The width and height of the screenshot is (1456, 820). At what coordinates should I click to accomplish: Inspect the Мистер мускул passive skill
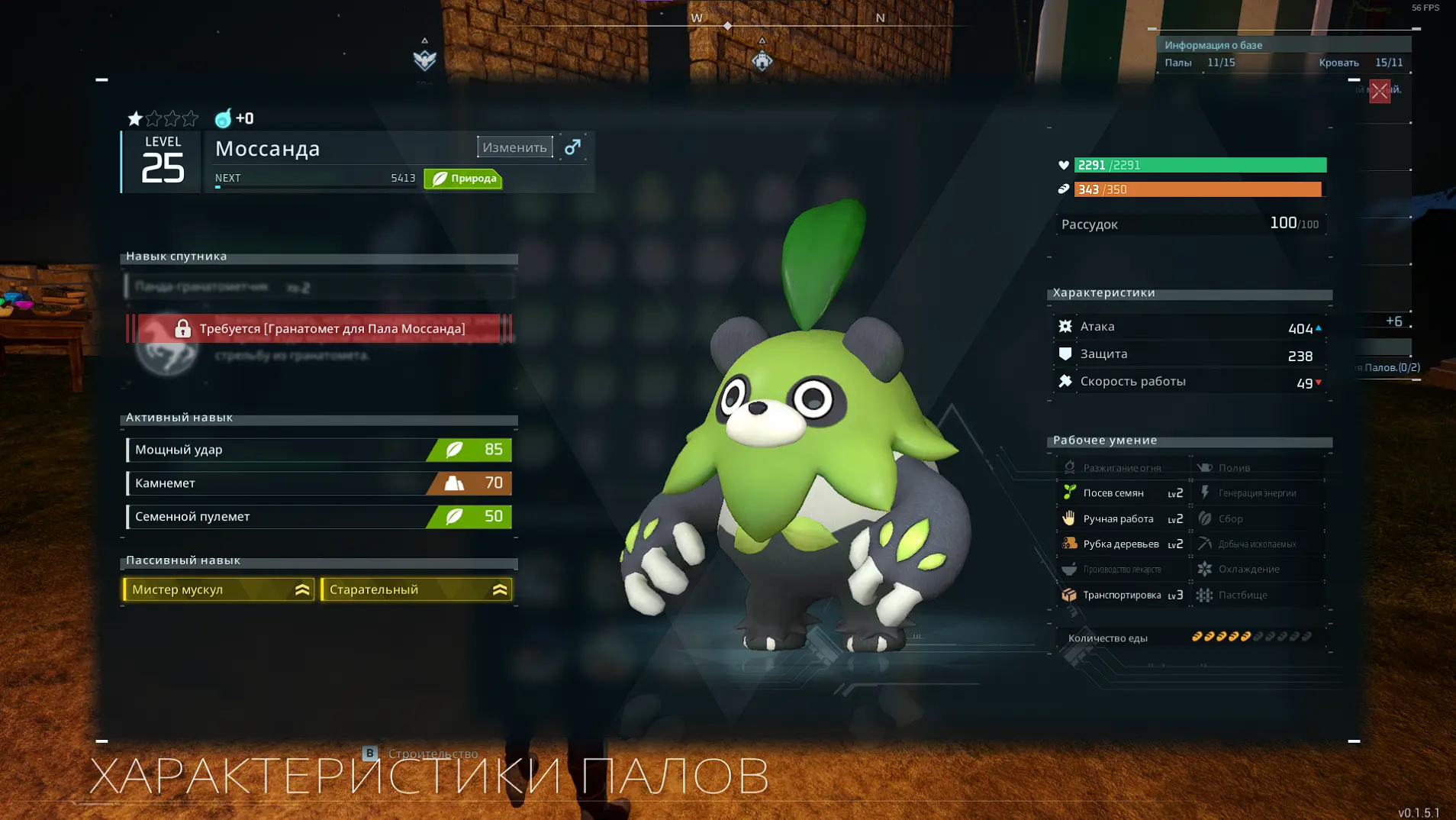[x=219, y=589]
